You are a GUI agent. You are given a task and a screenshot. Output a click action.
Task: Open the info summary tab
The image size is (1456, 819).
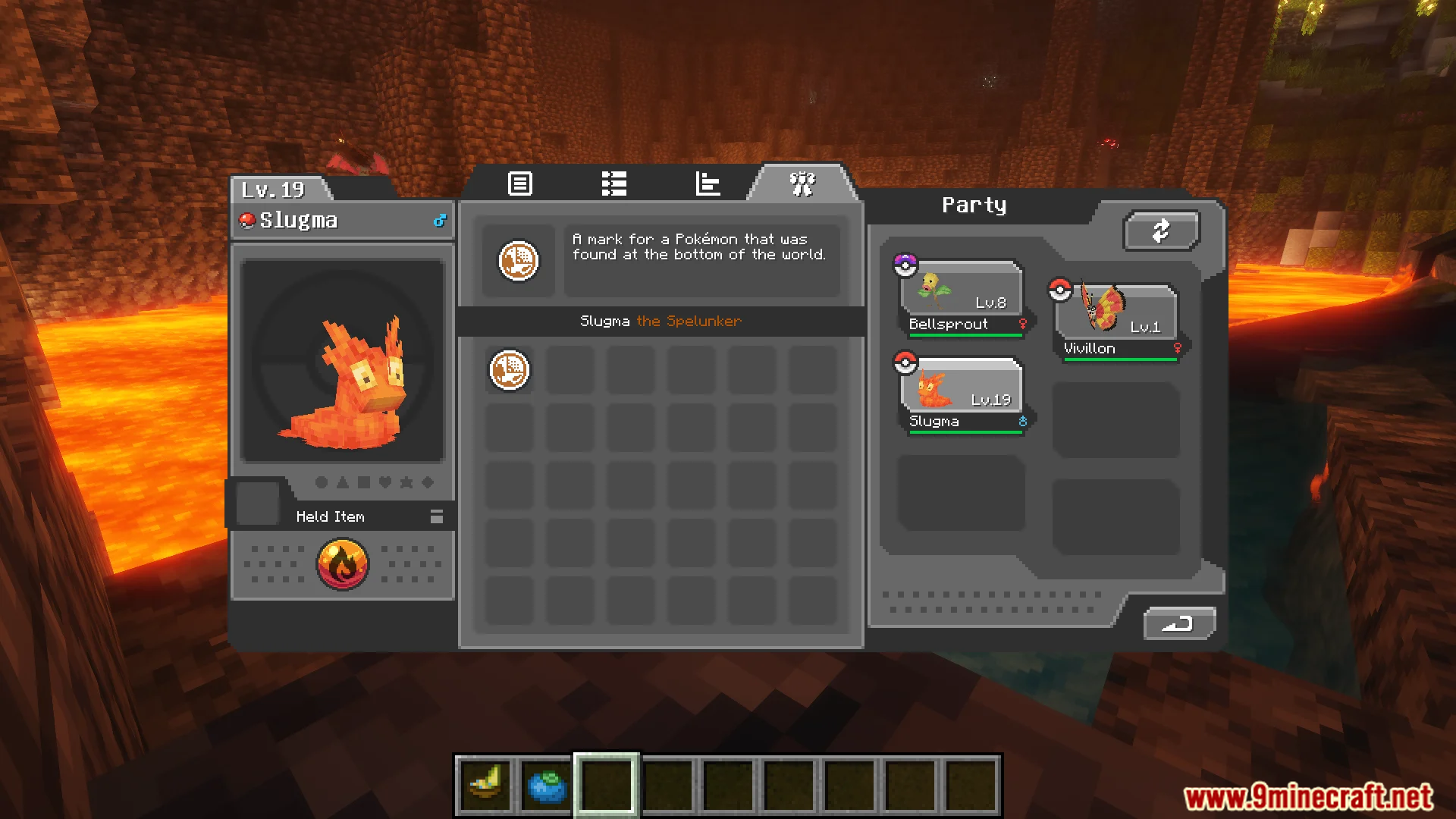[519, 184]
